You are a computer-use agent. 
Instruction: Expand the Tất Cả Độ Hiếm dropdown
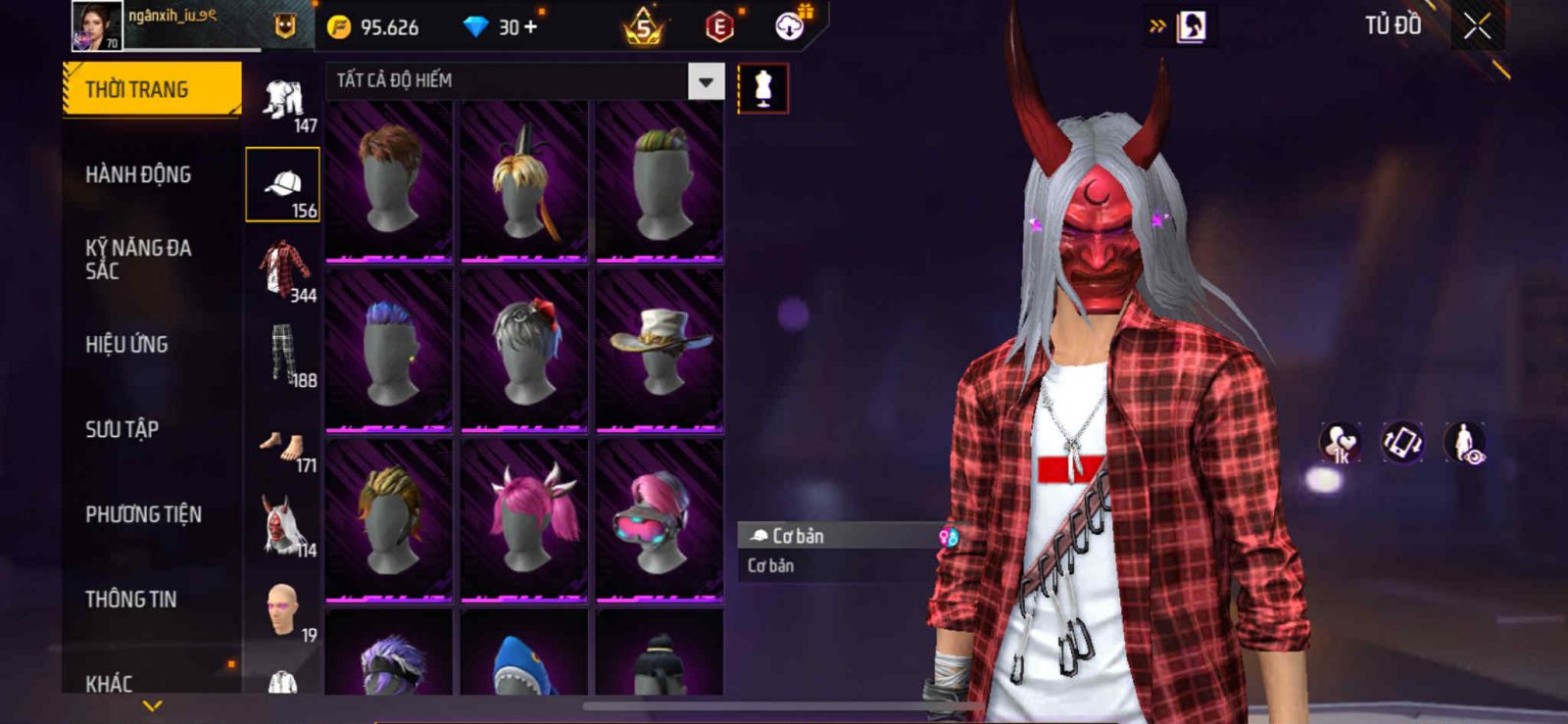(x=706, y=82)
